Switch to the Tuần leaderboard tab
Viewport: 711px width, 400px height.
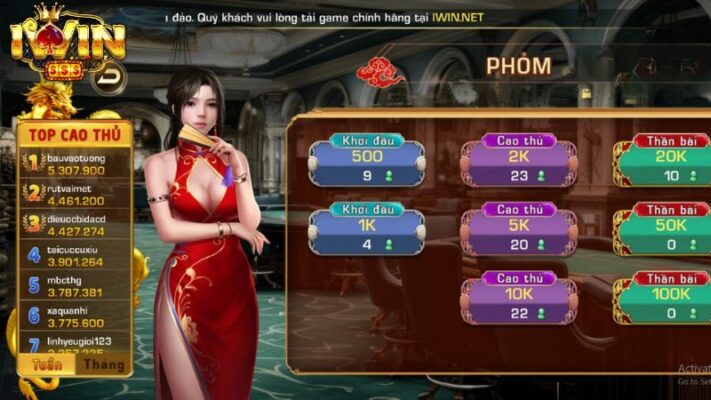tap(45, 364)
